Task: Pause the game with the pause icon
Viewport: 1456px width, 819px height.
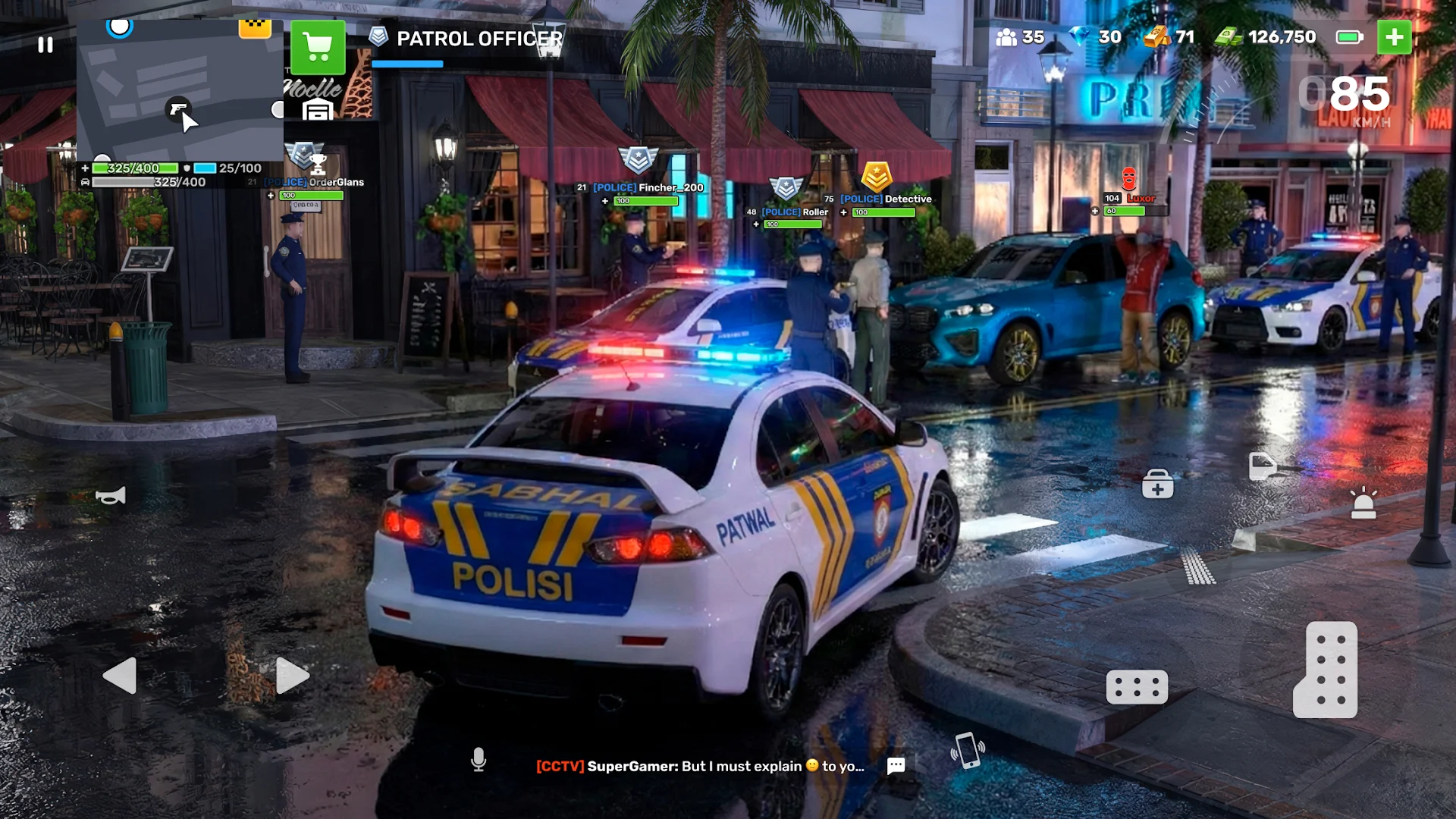Action: (45, 45)
